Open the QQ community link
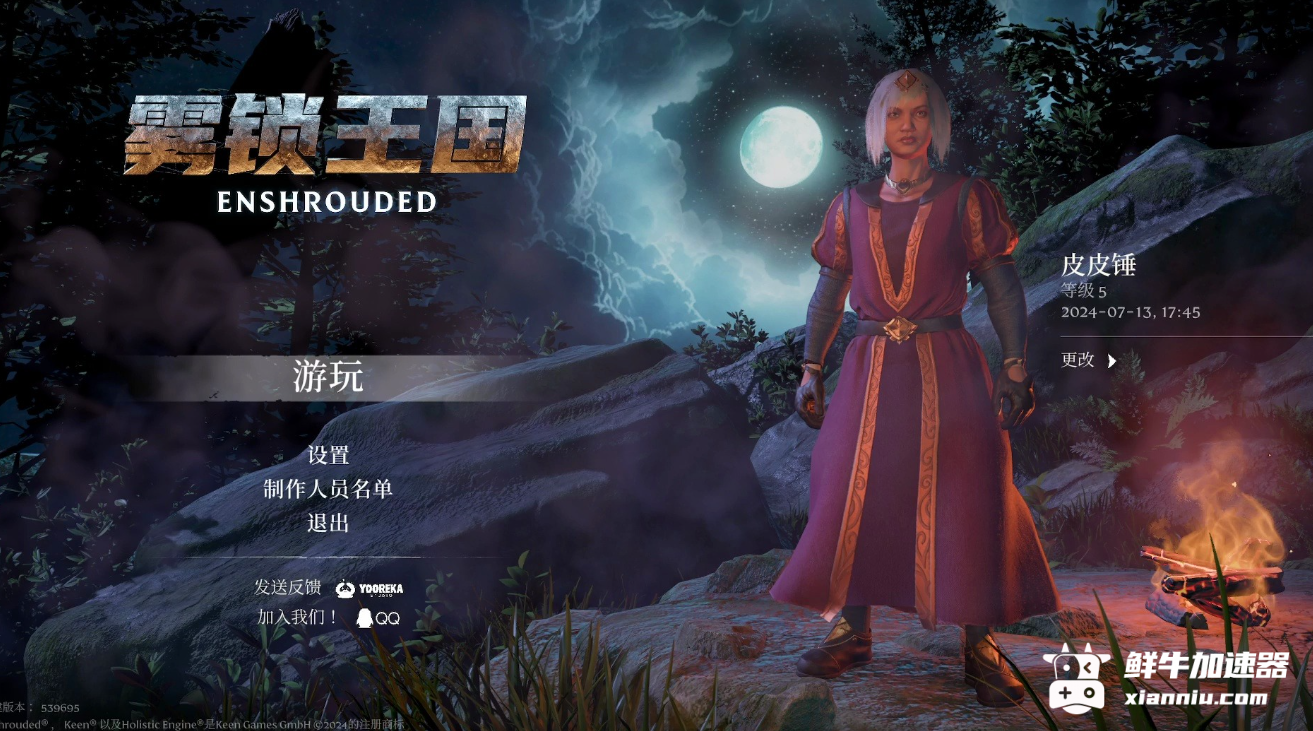The image size is (1313, 731). (378, 618)
